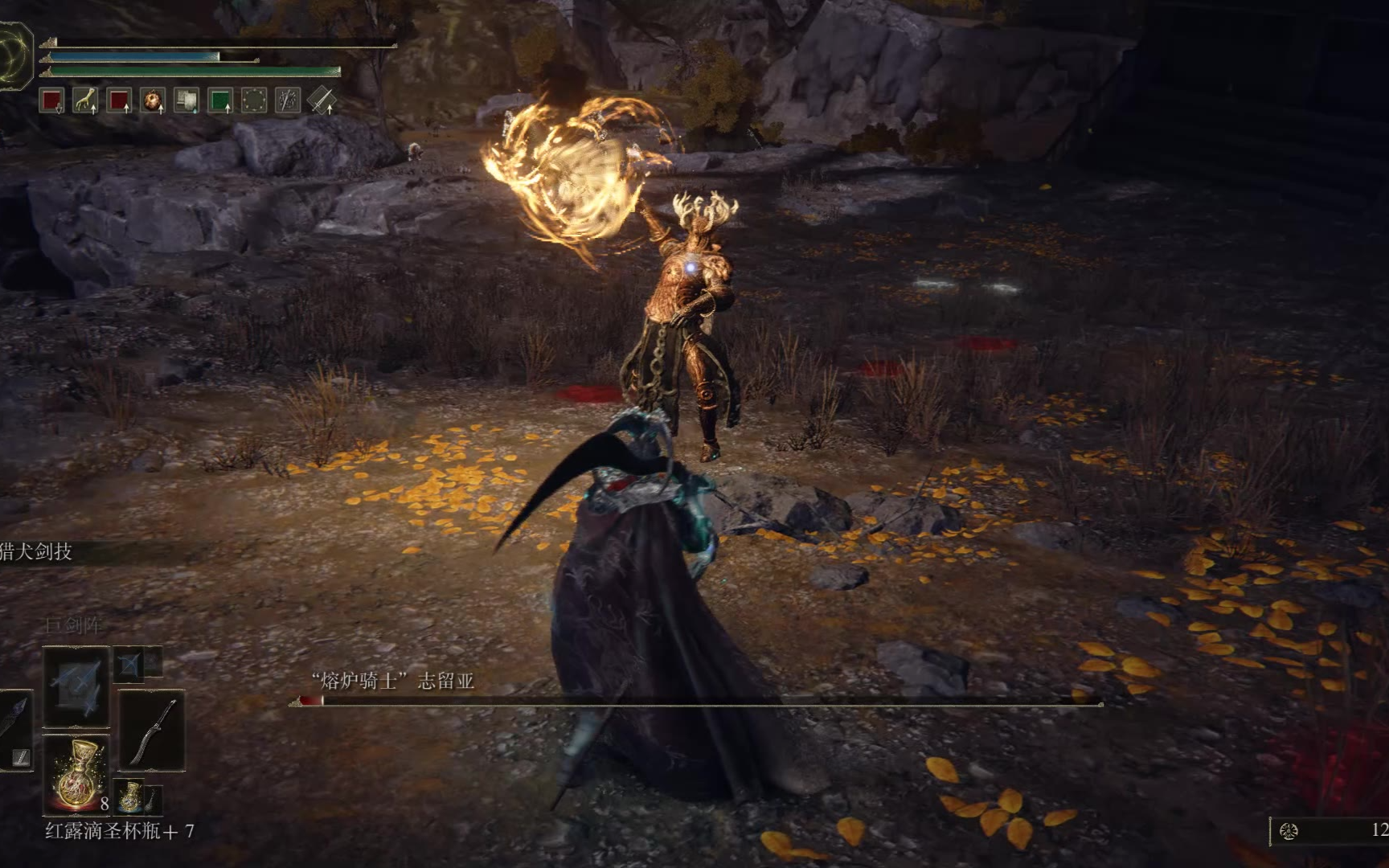Inspect the dotted ring status icon
Image resolution: width=1389 pixels, height=868 pixels.
click(254, 101)
